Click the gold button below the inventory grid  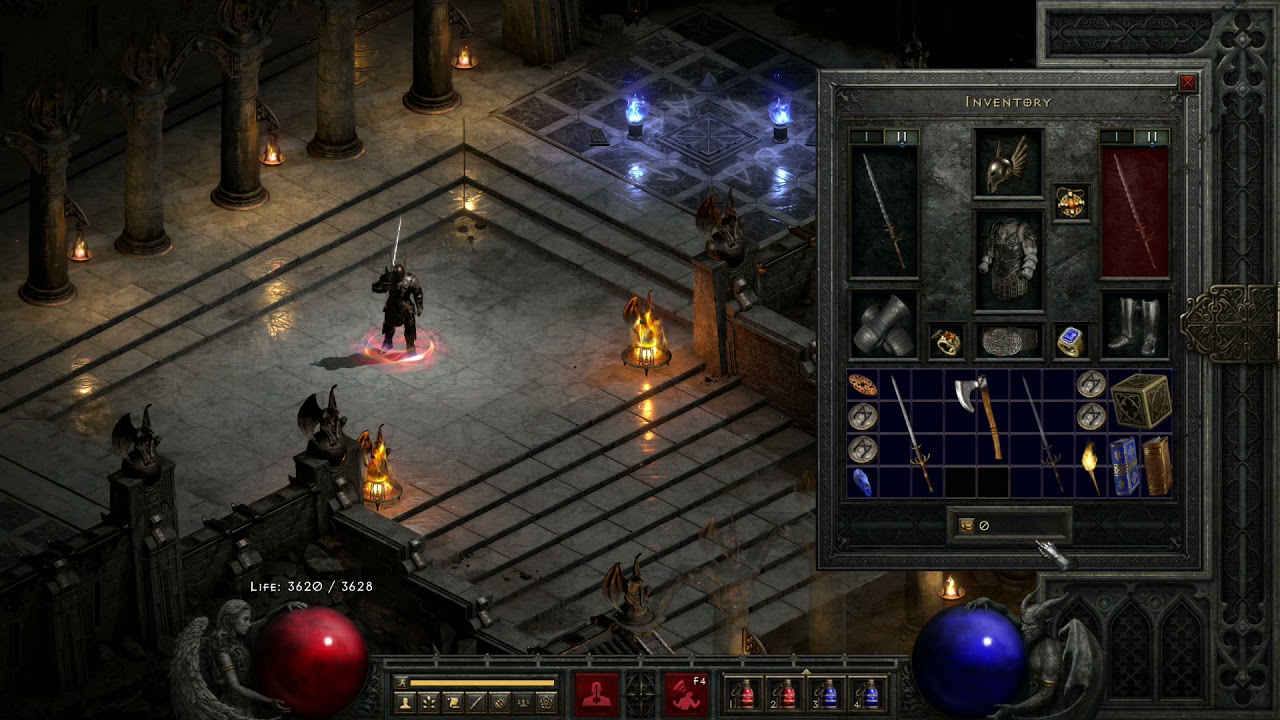(x=967, y=525)
